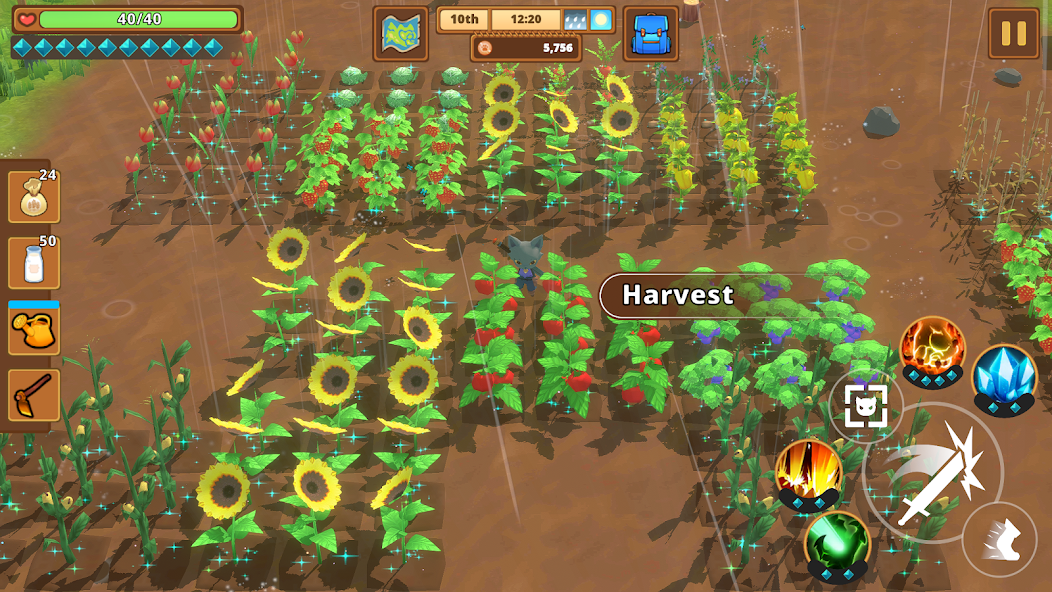Image resolution: width=1052 pixels, height=592 pixels.
Task: Activate the green energy skill
Action: coord(837,543)
